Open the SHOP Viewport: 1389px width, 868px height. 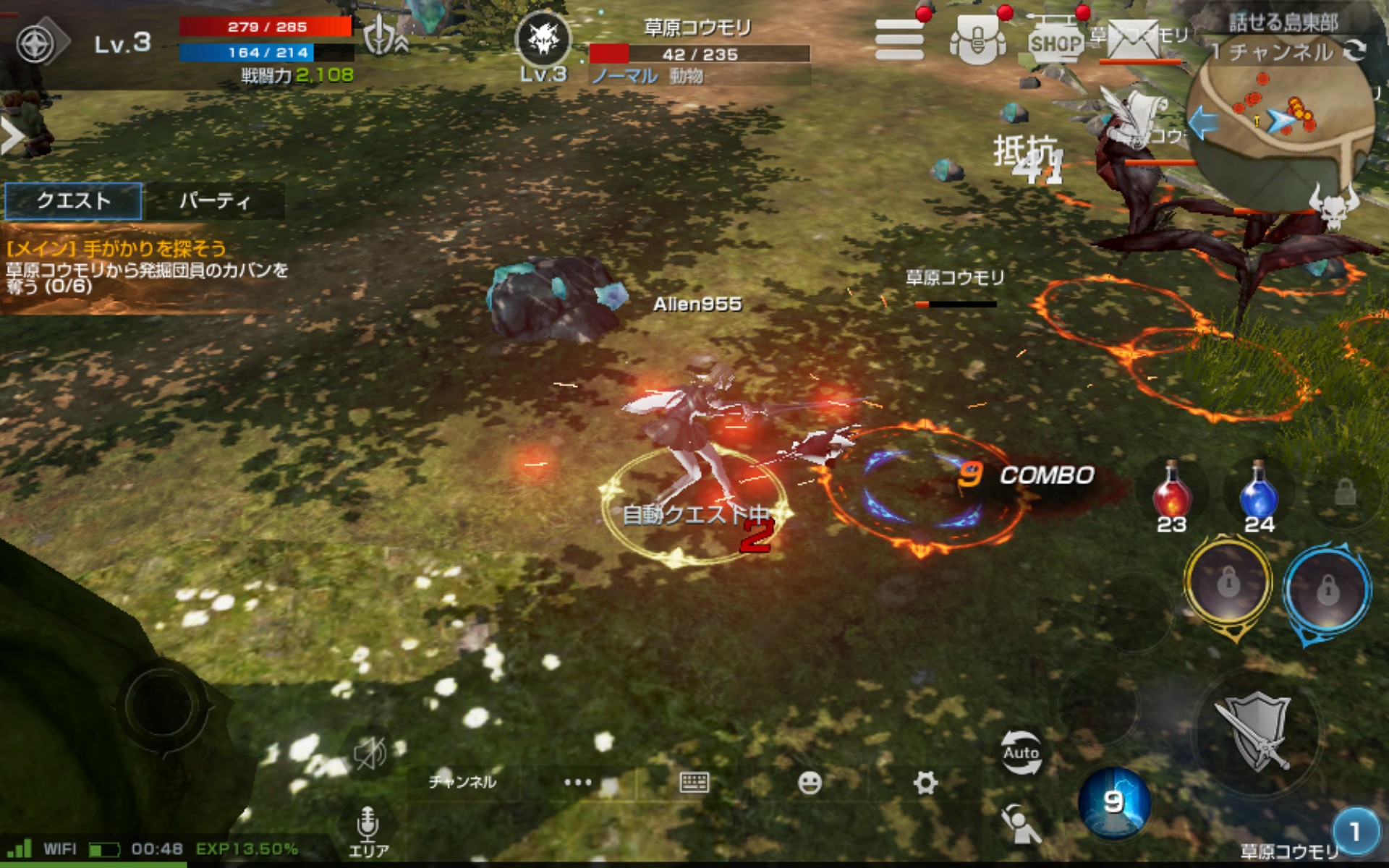point(1055,42)
